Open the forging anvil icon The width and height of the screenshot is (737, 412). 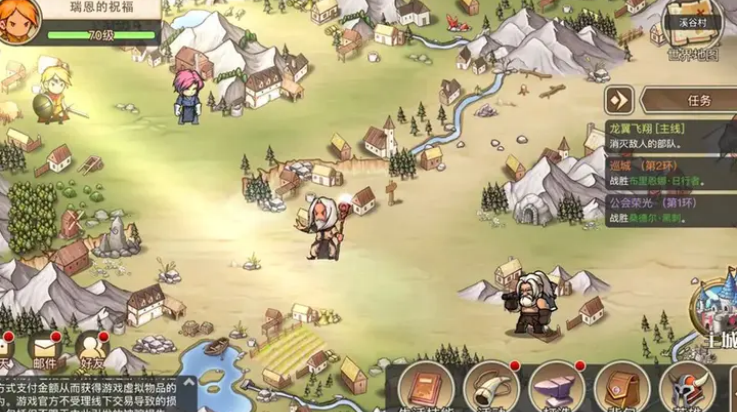point(557,388)
